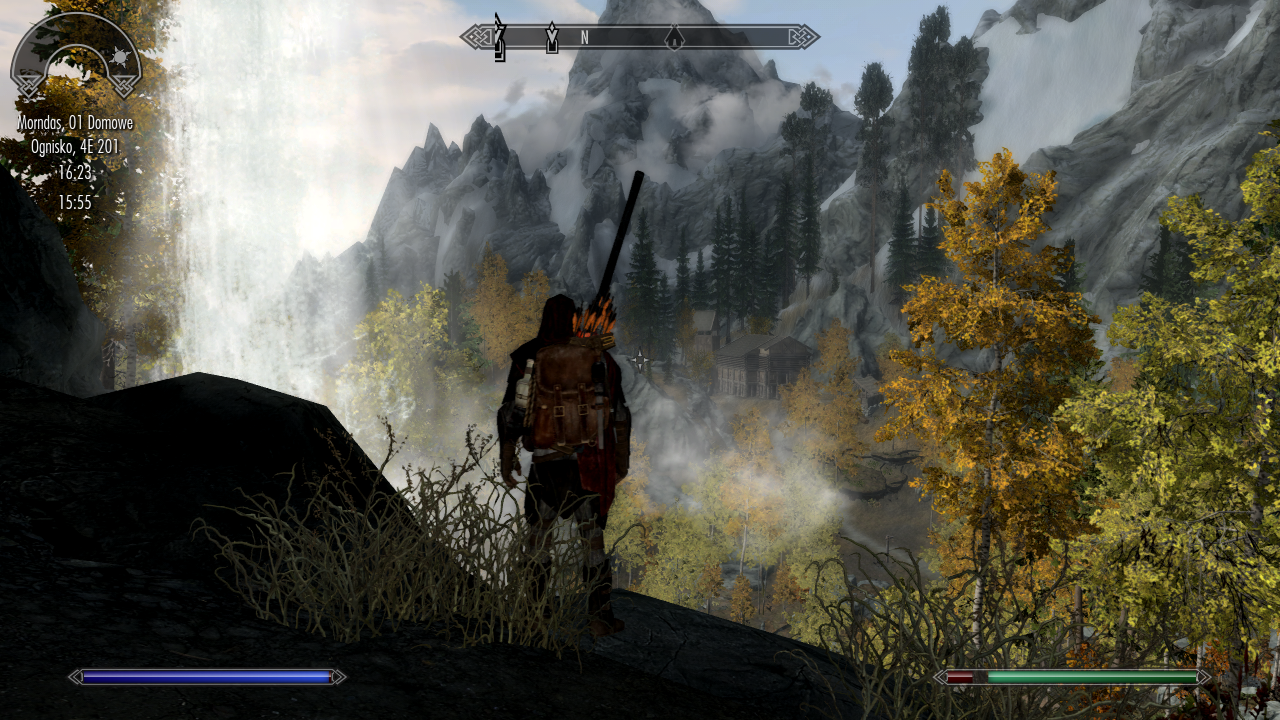Click the sun icon on the time dial
Viewport: 1280px width, 720px height.
pos(121,55)
